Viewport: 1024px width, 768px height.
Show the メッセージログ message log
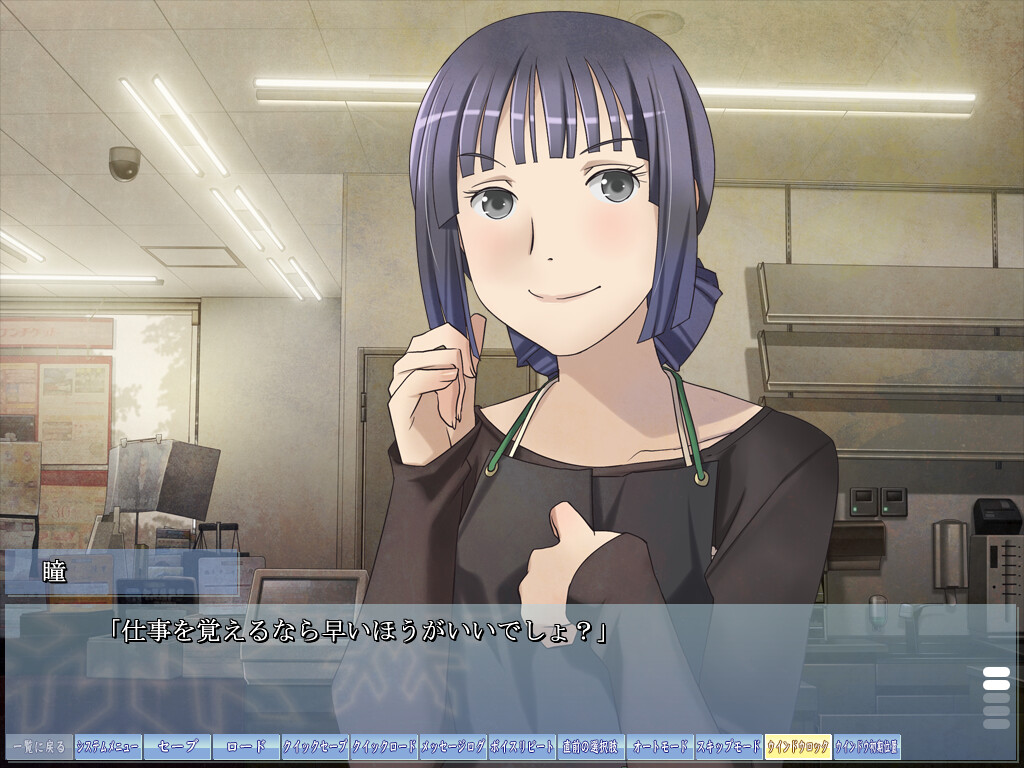(x=453, y=747)
